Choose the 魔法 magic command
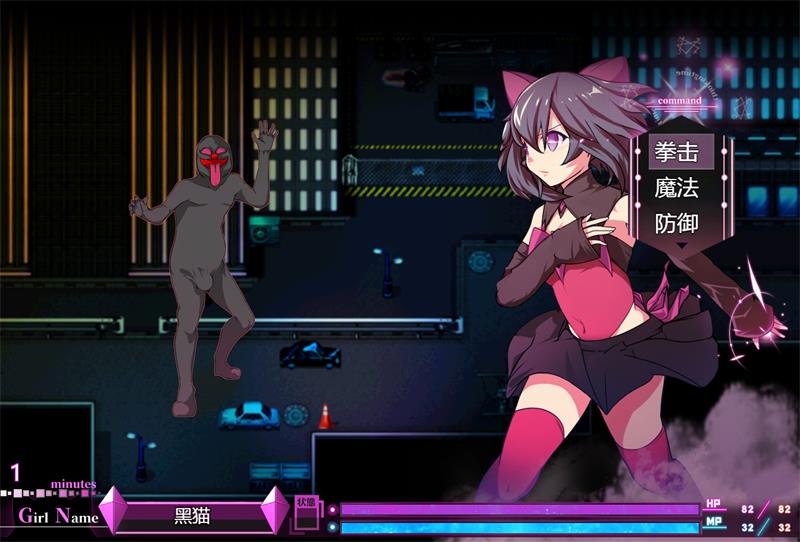Viewport: 800px width, 542px height. 676,187
